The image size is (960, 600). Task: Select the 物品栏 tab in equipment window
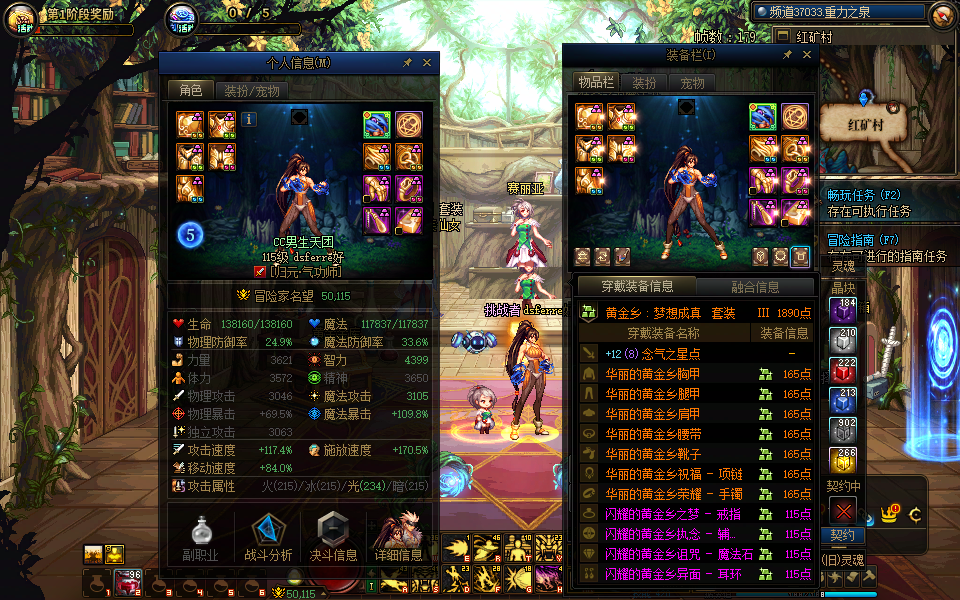point(596,83)
